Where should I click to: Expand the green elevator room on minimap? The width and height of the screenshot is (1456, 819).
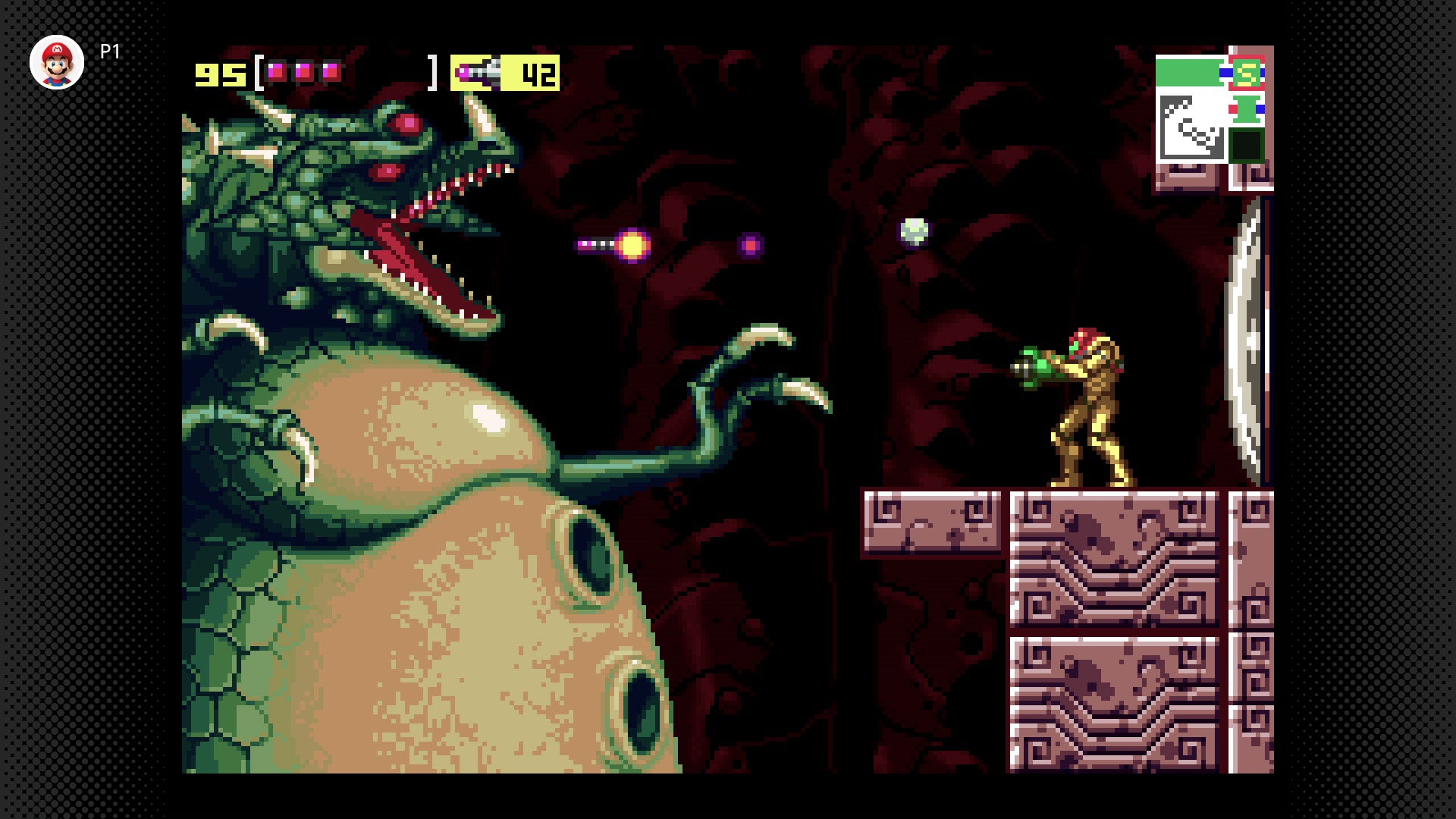coord(1246,108)
